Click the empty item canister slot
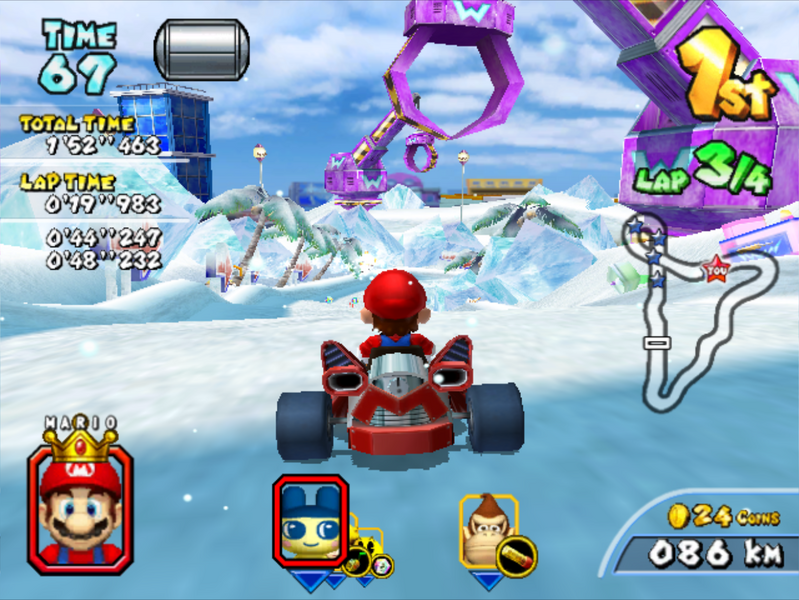The width and height of the screenshot is (799, 600). point(201,50)
